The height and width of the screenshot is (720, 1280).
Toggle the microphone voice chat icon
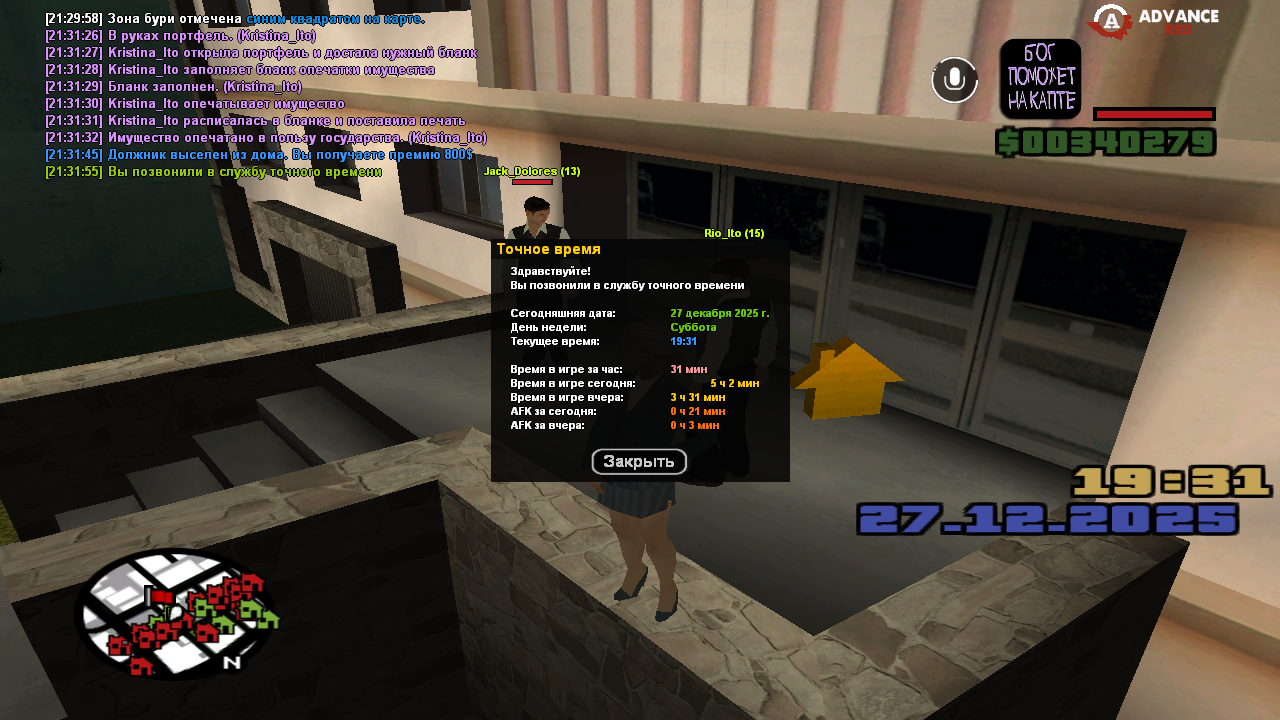click(x=954, y=80)
